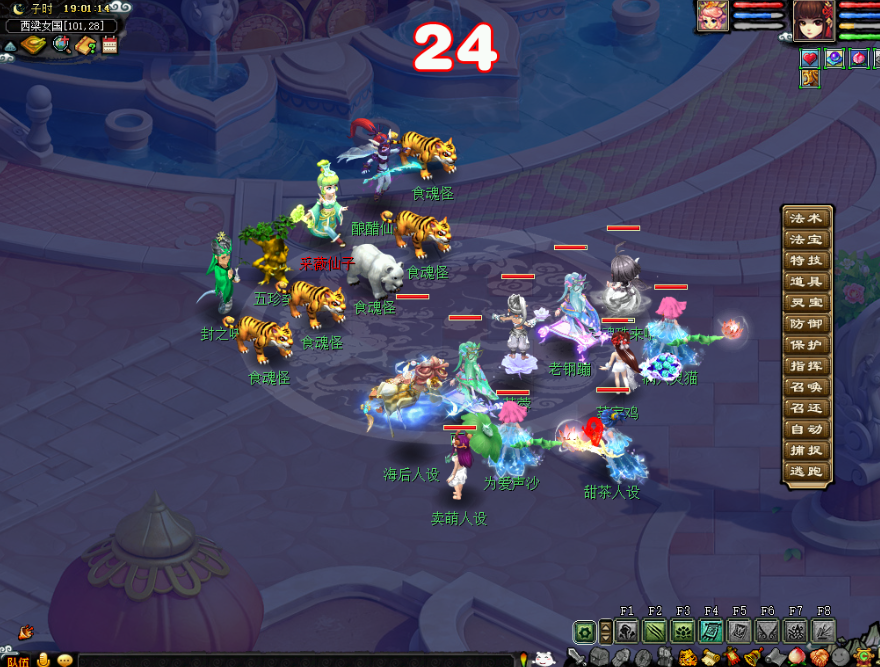Open the 道具 item command

point(806,281)
